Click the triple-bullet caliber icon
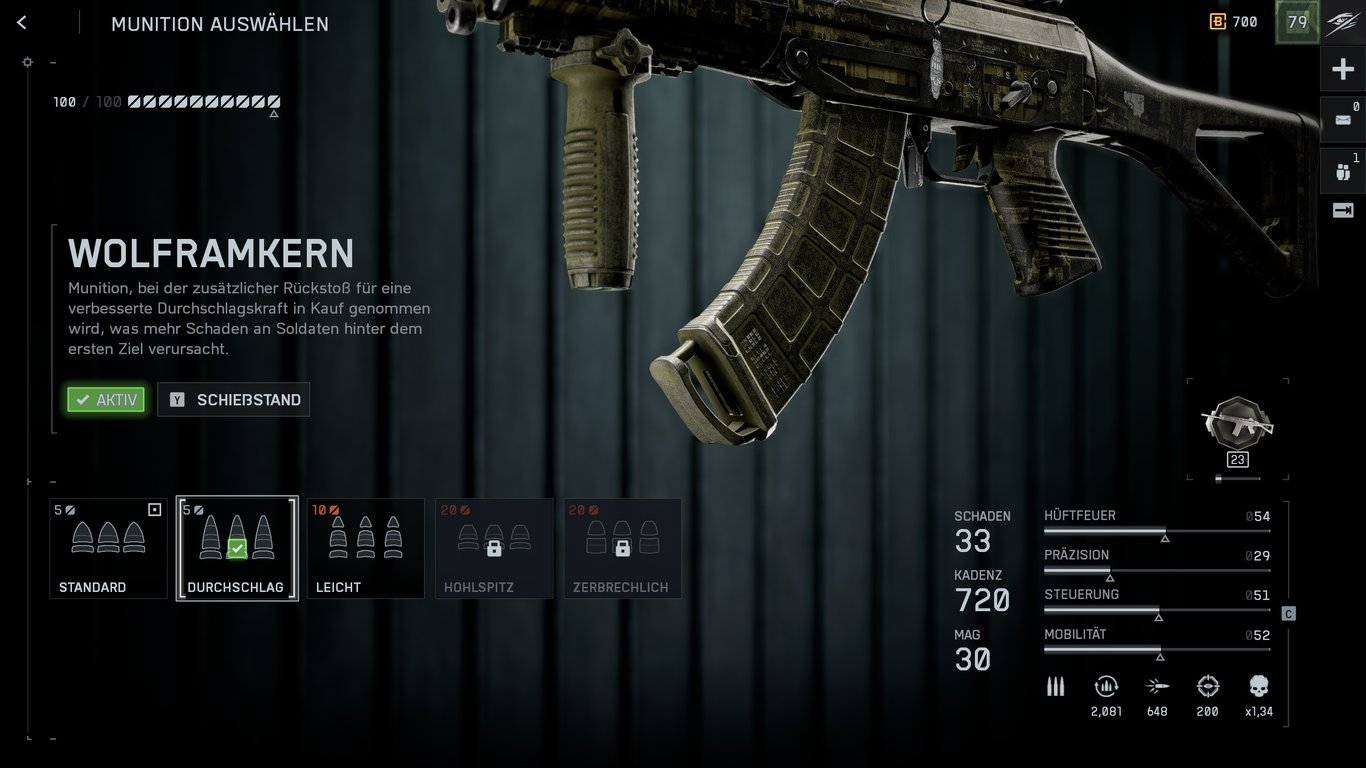This screenshot has width=1366, height=768. [1055, 686]
